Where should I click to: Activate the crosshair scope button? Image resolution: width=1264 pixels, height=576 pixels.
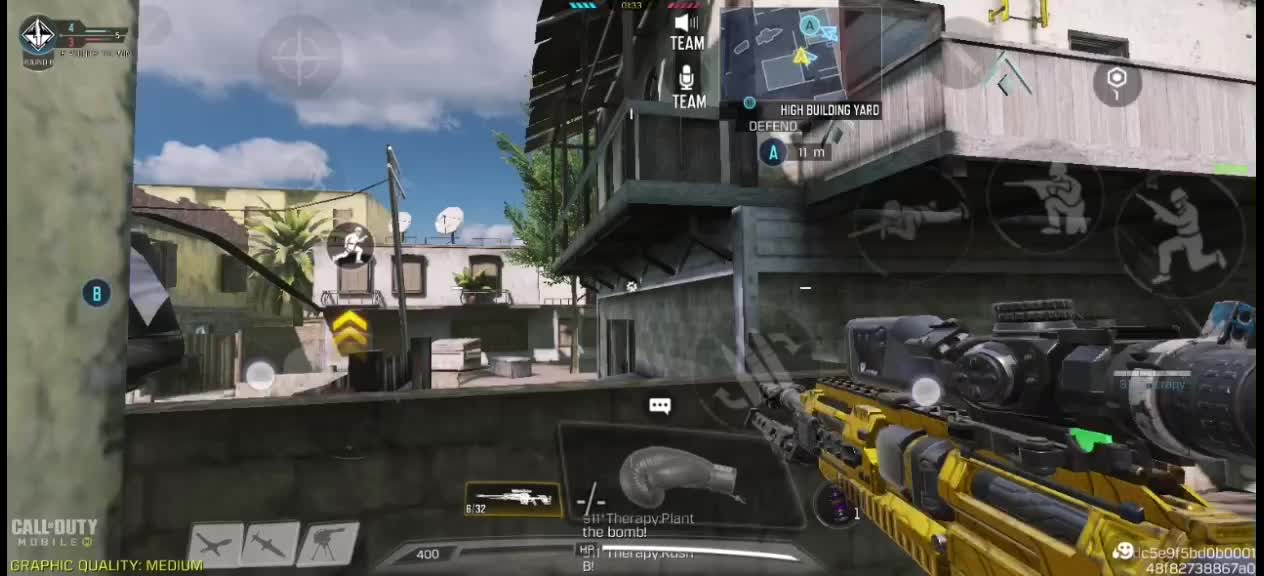coord(299,58)
